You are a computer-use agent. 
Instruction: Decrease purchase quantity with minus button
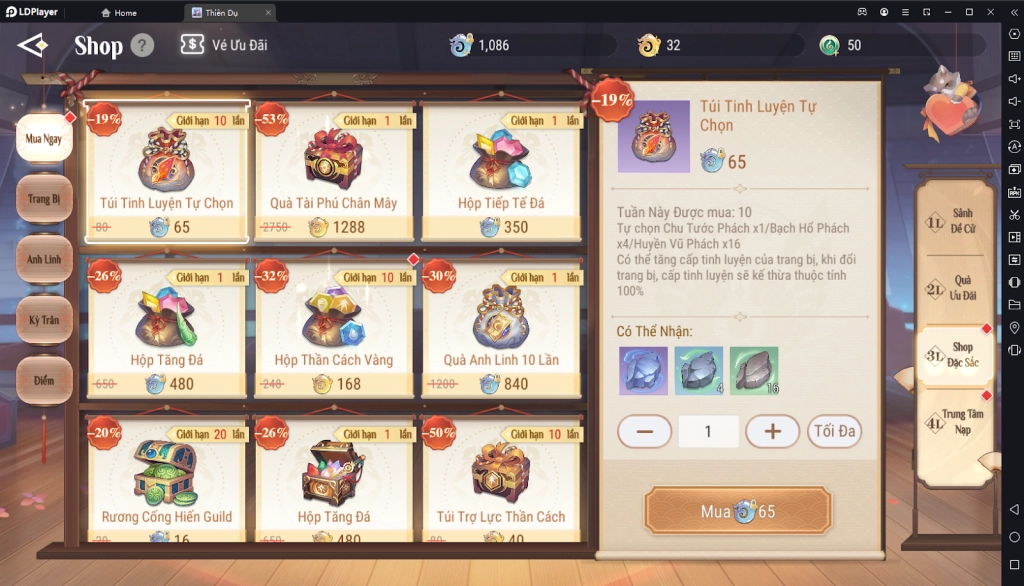644,431
